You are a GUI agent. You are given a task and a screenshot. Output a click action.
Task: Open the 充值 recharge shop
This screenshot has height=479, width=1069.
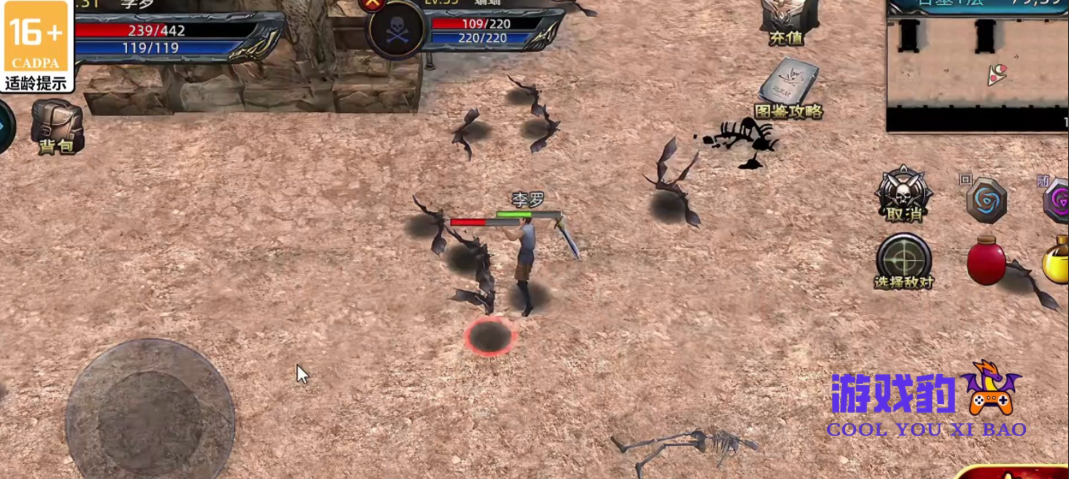[x=787, y=22]
